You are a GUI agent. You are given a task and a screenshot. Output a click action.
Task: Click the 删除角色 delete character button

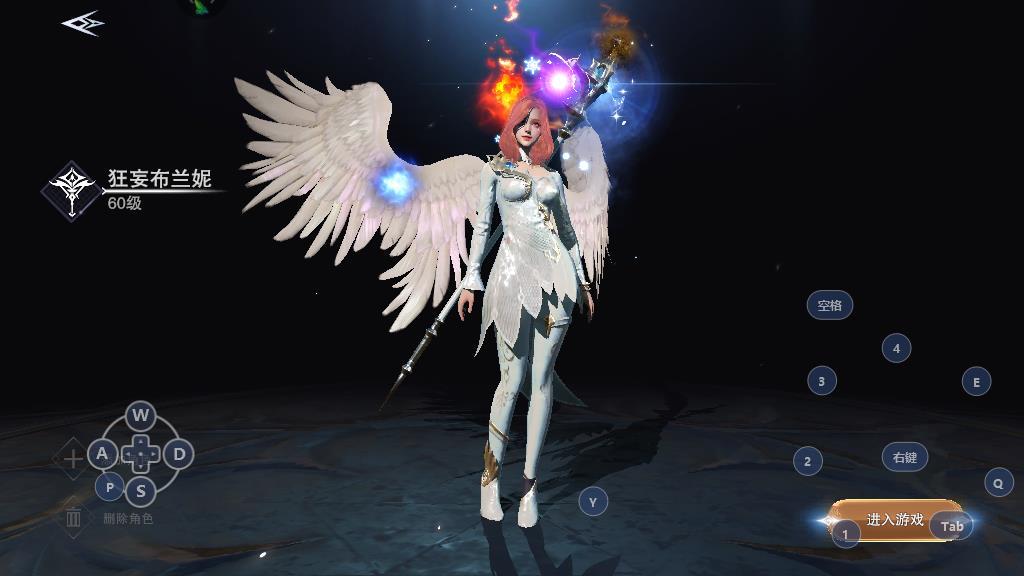[74, 518]
